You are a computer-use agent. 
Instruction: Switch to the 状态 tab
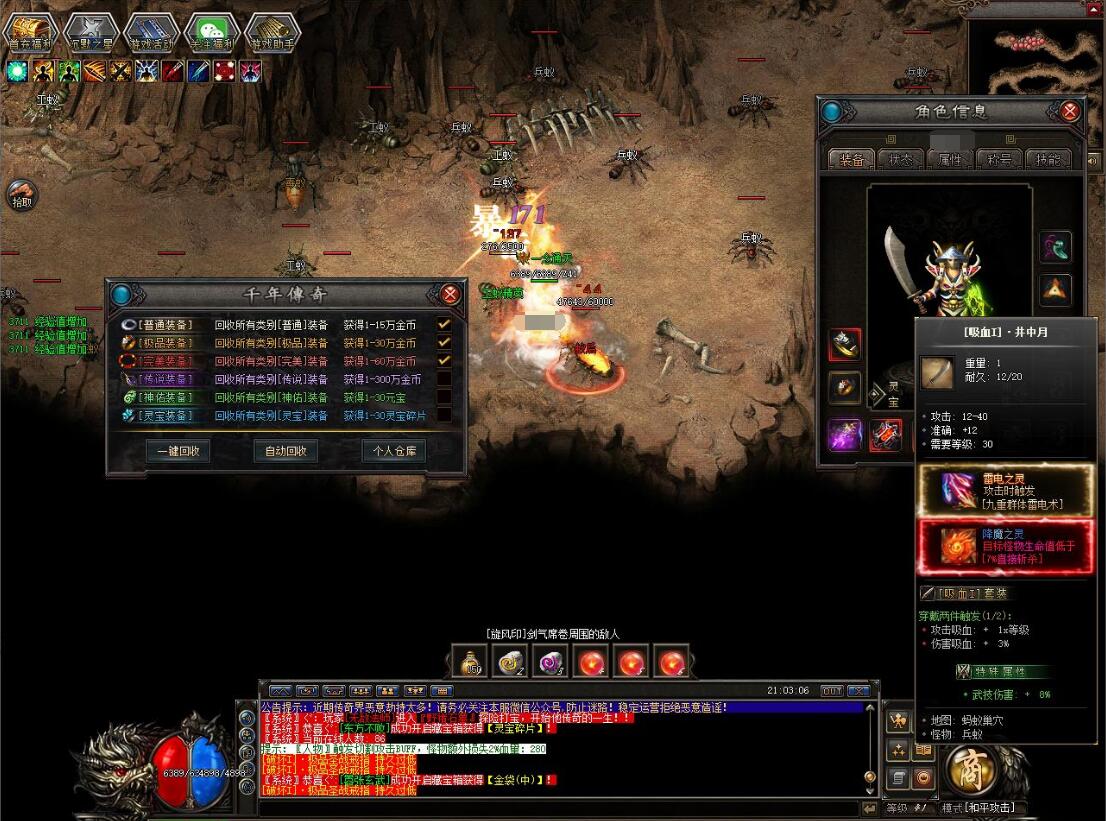click(x=899, y=159)
